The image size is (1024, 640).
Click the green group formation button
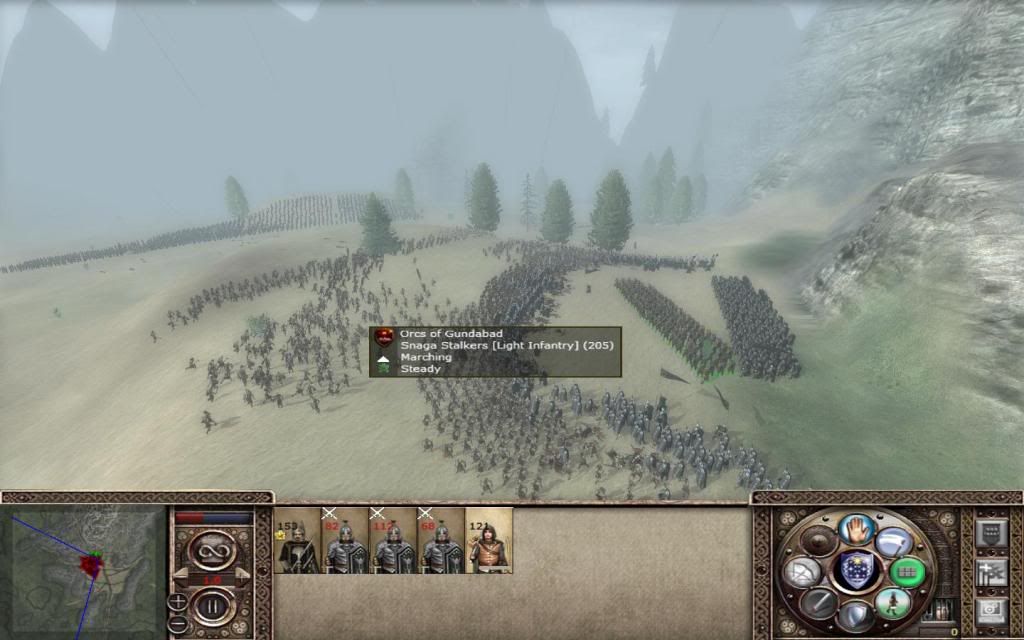tap(907, 572)
